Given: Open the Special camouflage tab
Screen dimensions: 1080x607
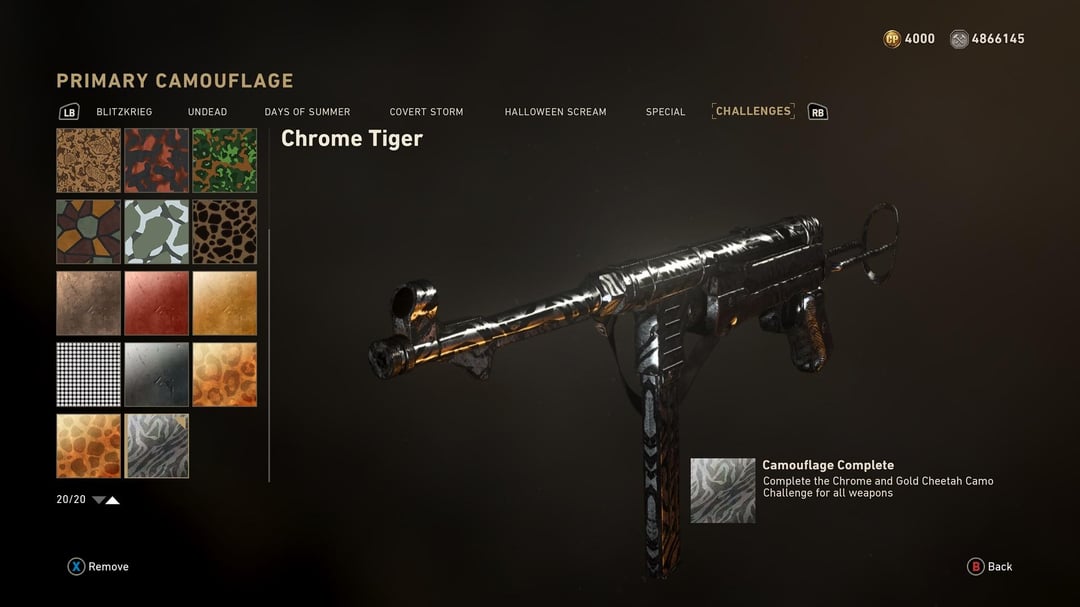Looking at the screenshot, I should pos(665,112).
